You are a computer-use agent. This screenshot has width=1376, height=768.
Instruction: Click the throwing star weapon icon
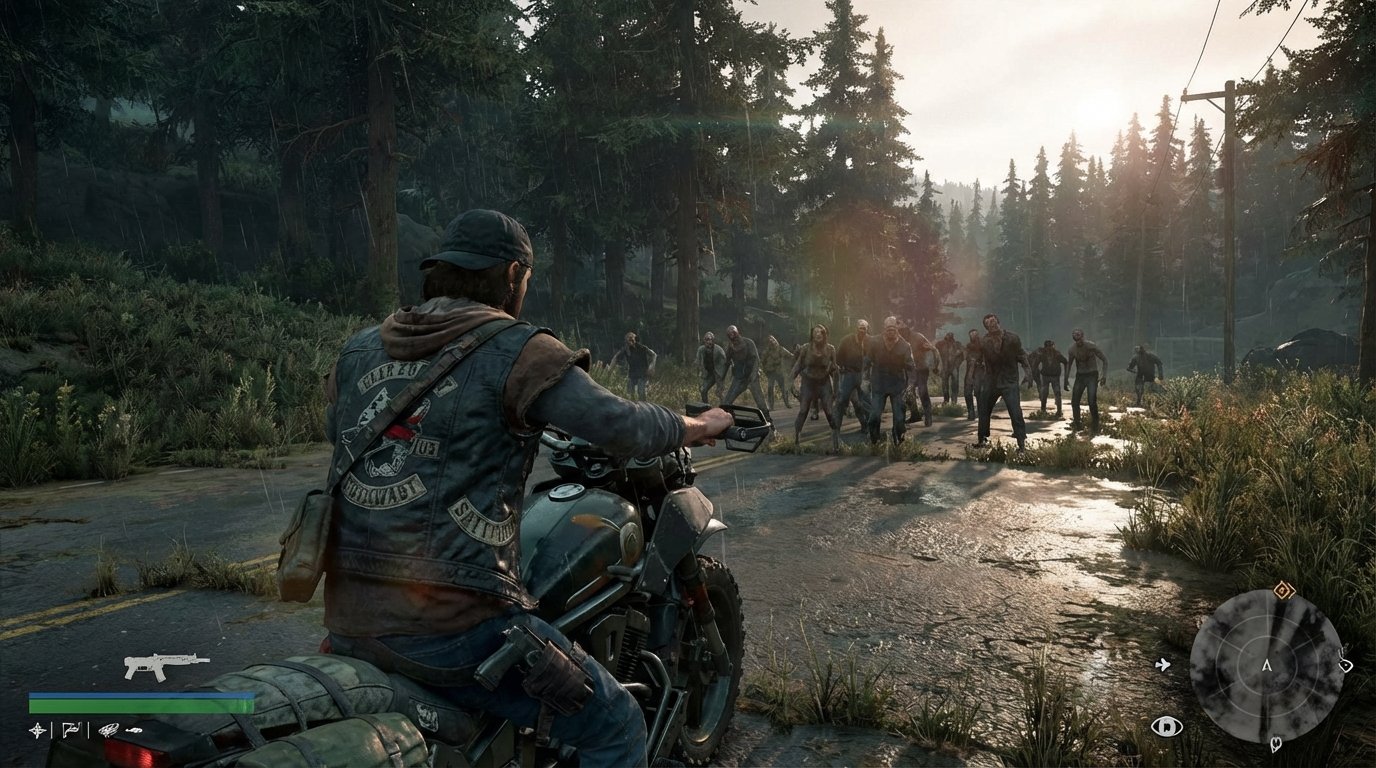point(37,730)
